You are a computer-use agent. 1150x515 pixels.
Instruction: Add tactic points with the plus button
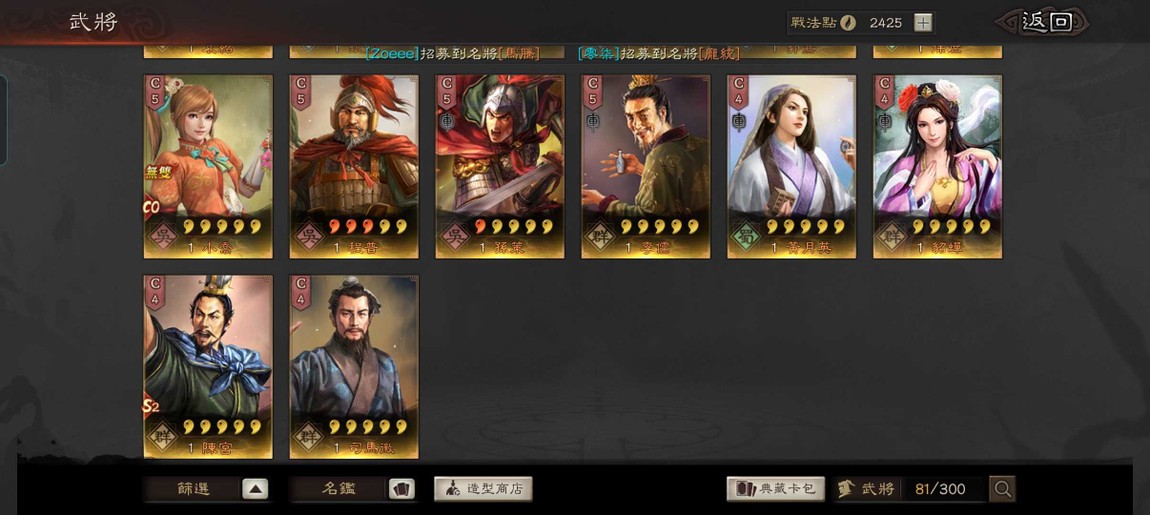point(923,22)
